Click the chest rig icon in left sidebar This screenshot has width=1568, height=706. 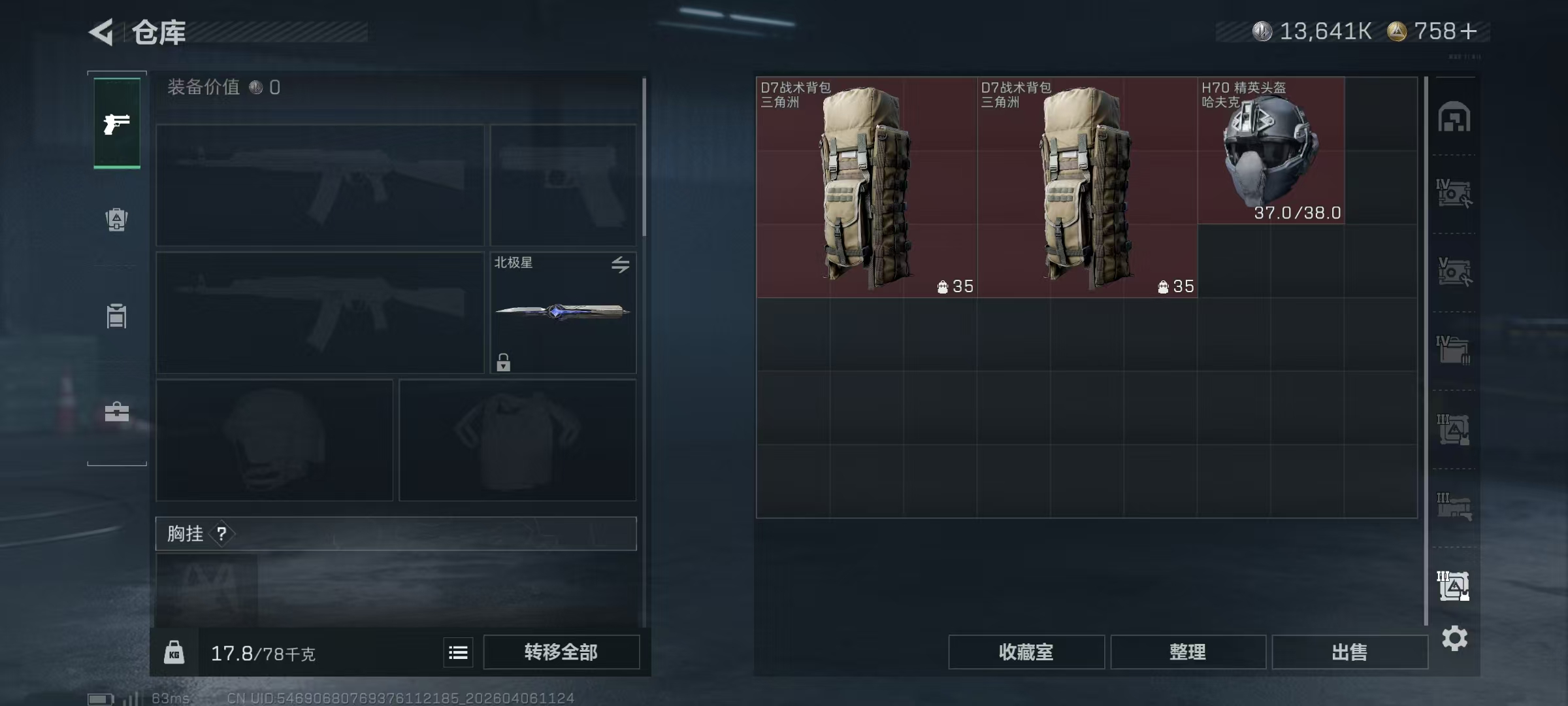click(x=116, y=316)
